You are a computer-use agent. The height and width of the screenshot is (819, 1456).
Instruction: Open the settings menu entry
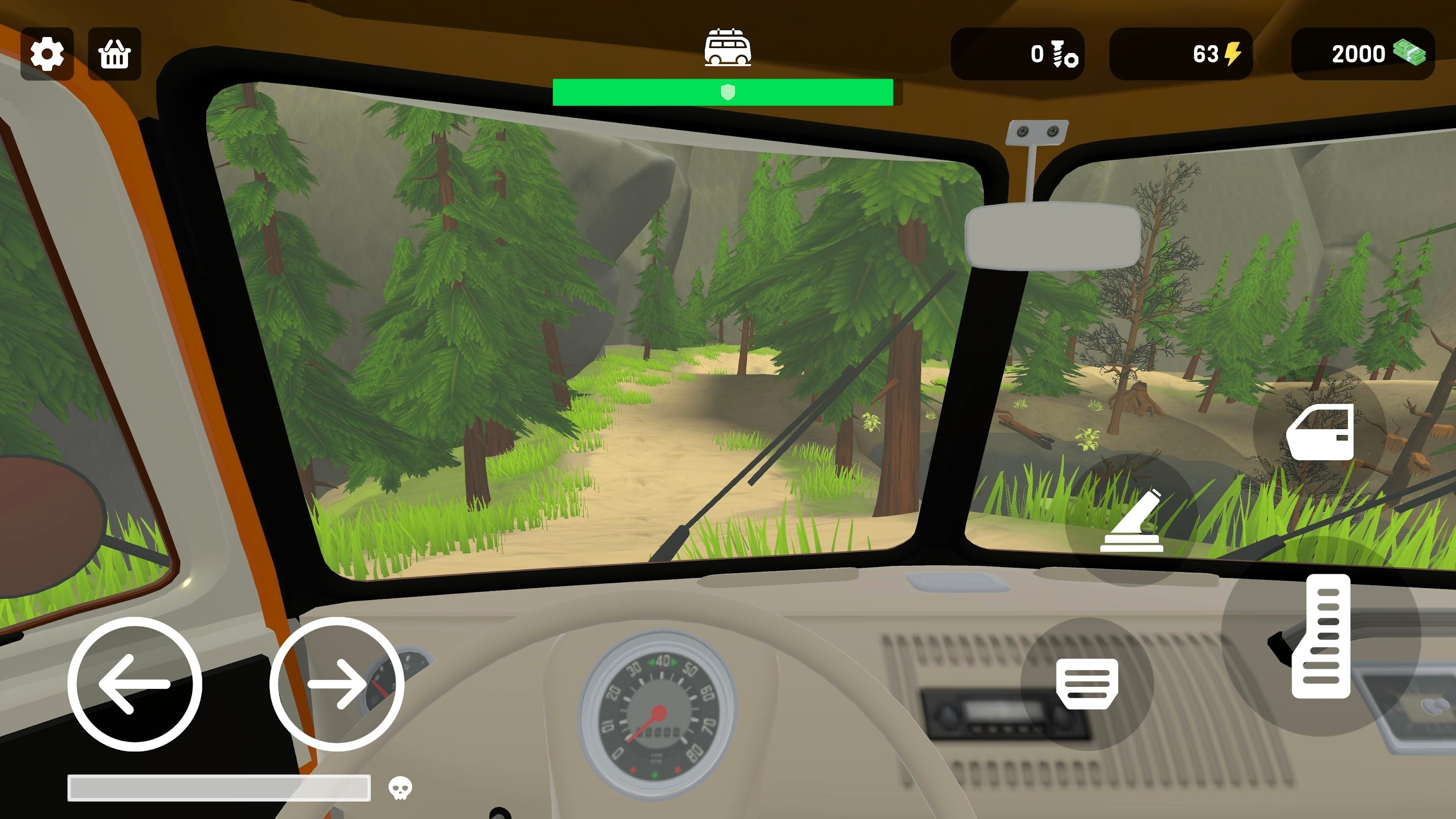click(48, 54)
